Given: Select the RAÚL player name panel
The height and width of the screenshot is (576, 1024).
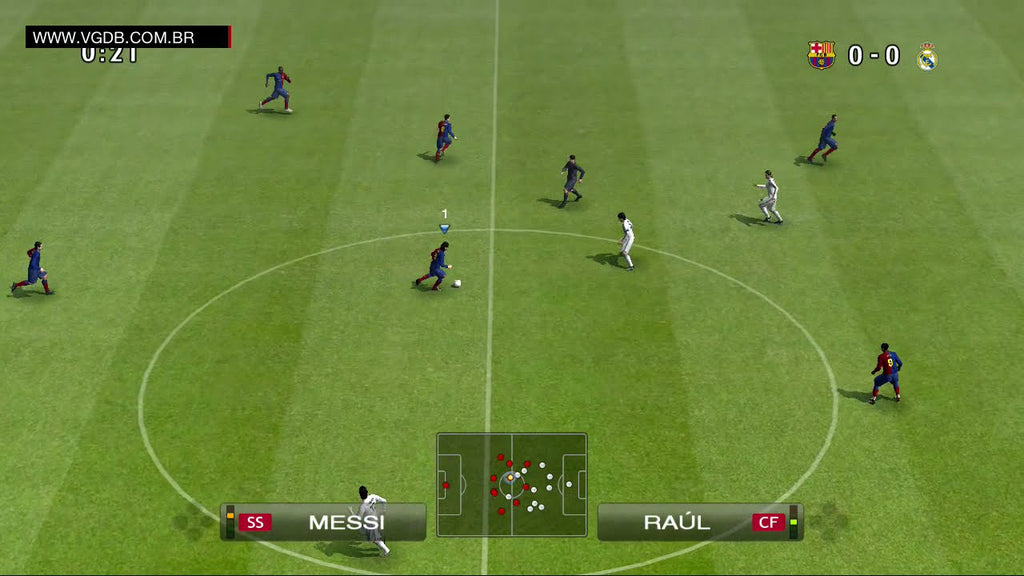Looking at the screenshot, I should click(x=677, y=522).
